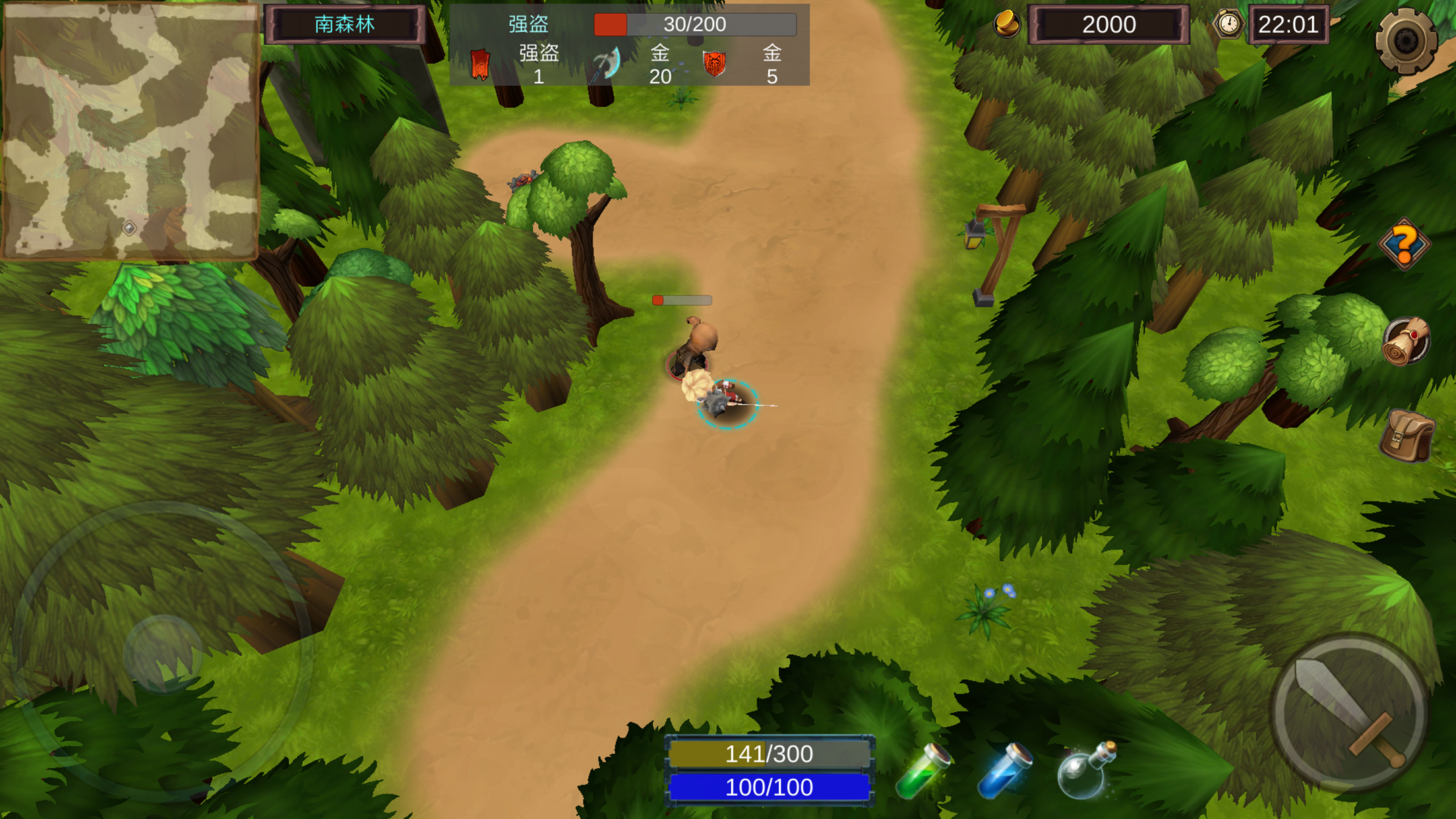The width and height of the screenshot is (1456, 819).
Task: Tap the sword attack button
Action: pyautogui.click(x=1349, y=712)
